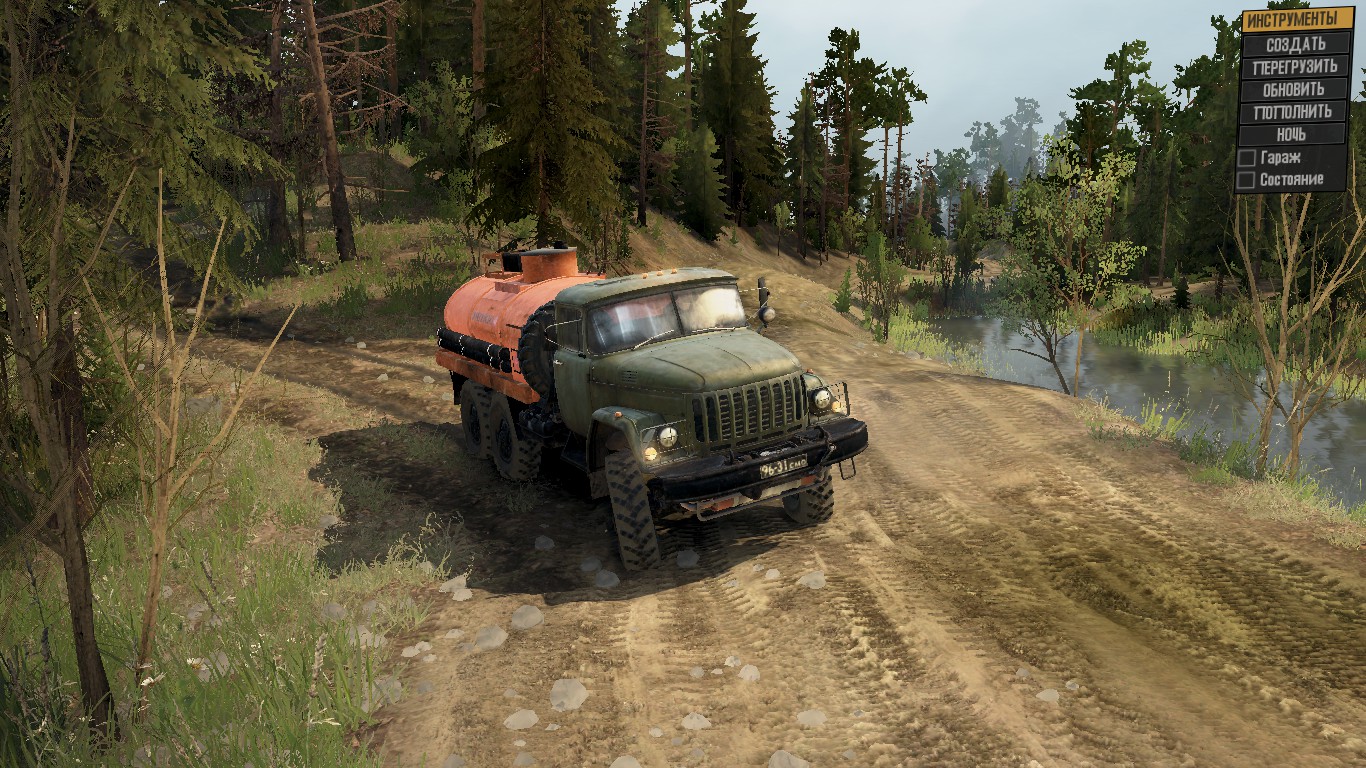Enable the Состояние checkbox

pyautogui.click(x=1247, y=180)
